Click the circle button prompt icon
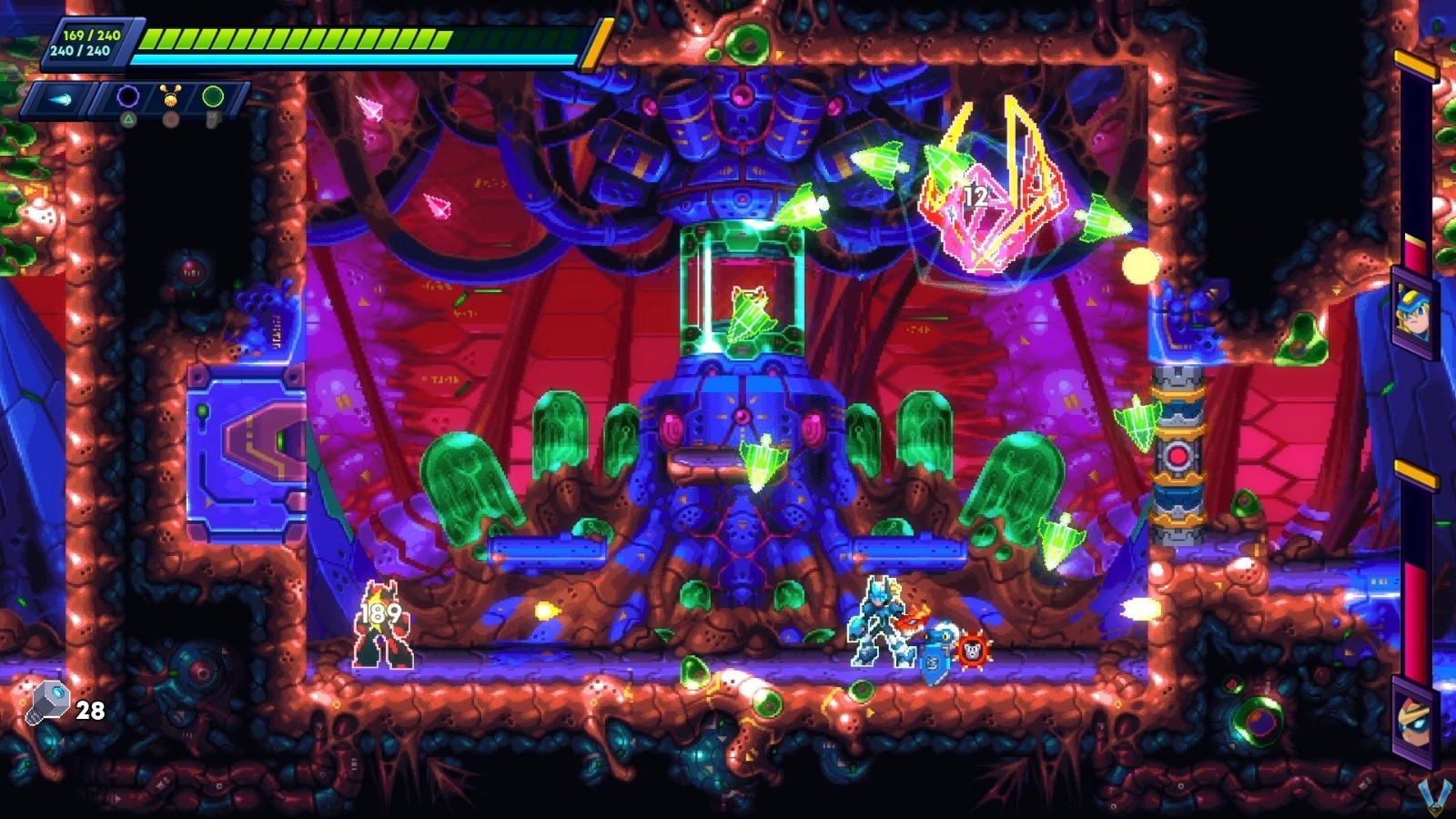This screenshot has width=1456, height=819. click(x=171, y=119)
